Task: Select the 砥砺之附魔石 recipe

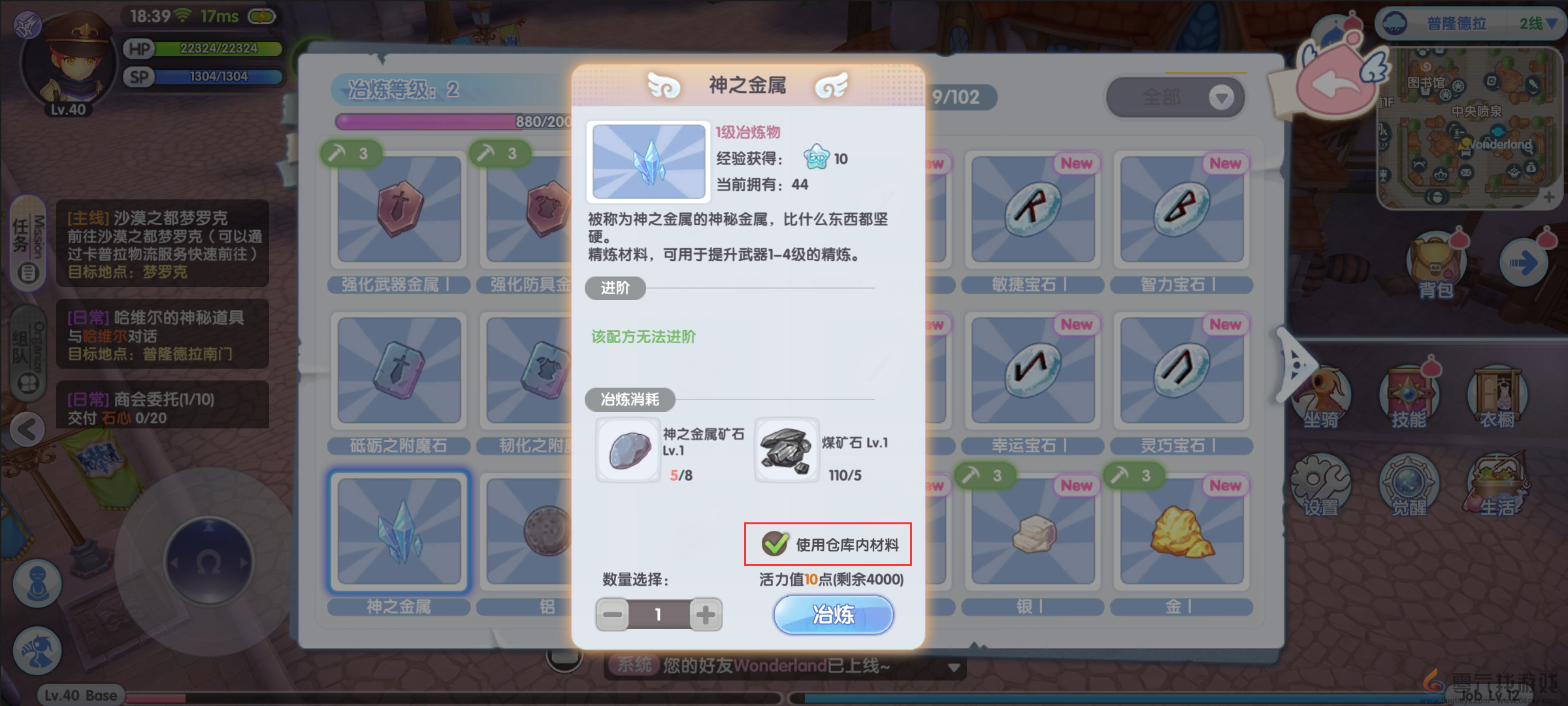Action: pyautogui.click(x=399, y=369)
